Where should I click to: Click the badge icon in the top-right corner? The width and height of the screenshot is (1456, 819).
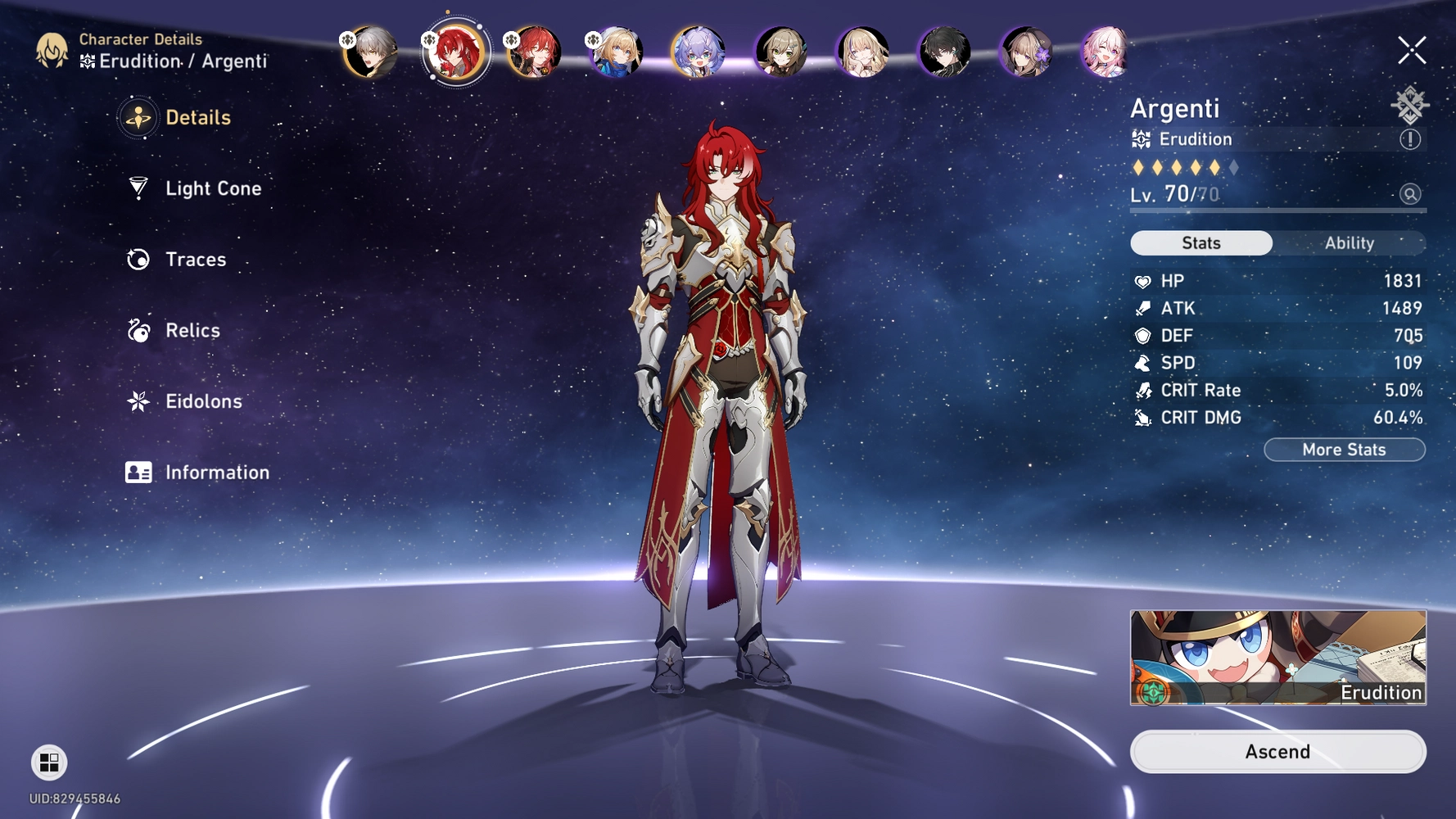(1408, 104)
